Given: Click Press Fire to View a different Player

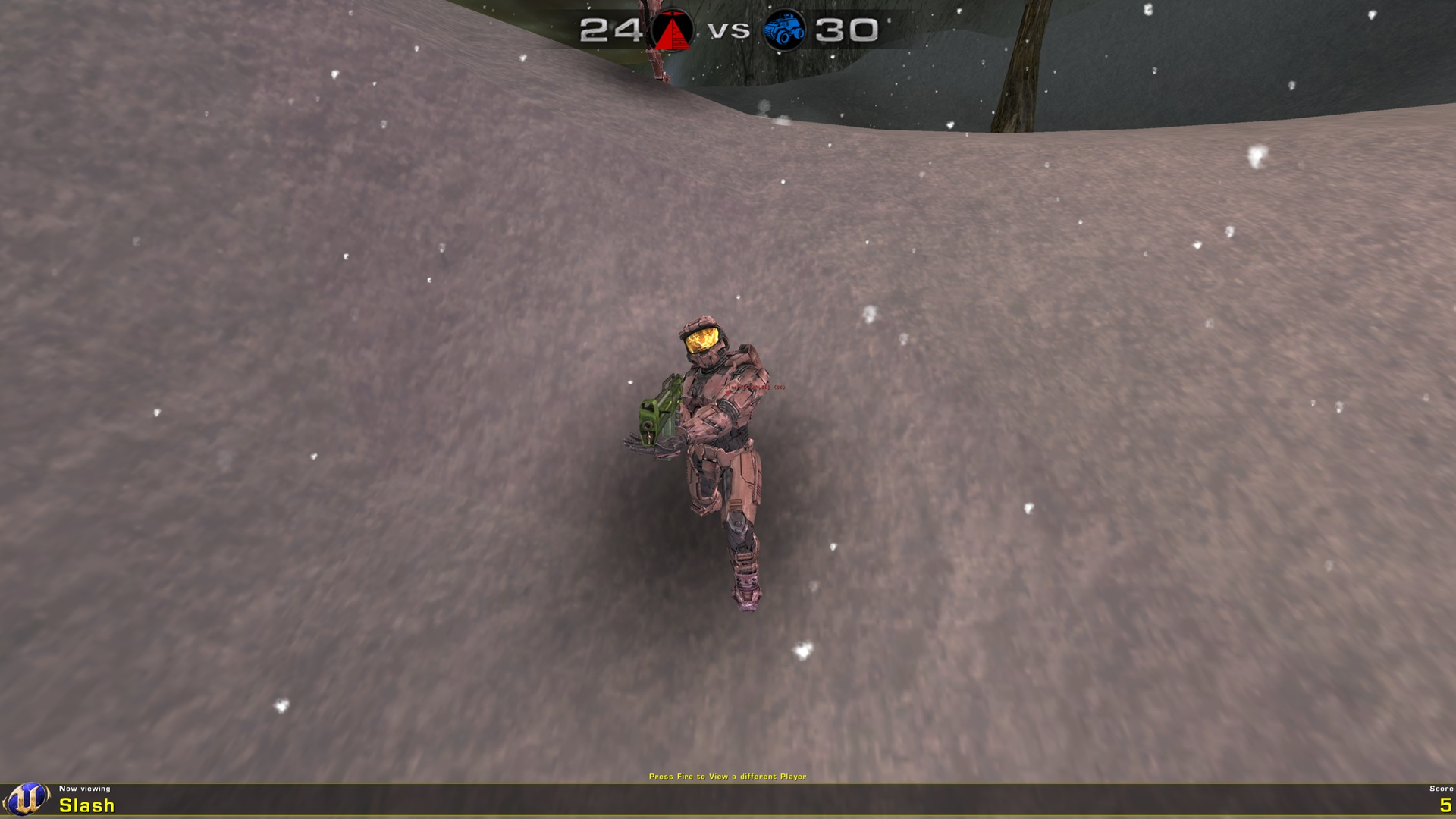Looking at the screenshot, I should click(x=727, y=777).
